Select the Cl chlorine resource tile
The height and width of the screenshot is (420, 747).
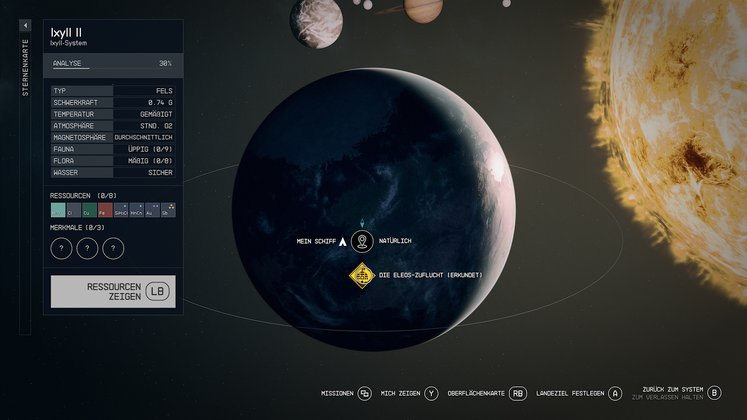tap(74, 211)
